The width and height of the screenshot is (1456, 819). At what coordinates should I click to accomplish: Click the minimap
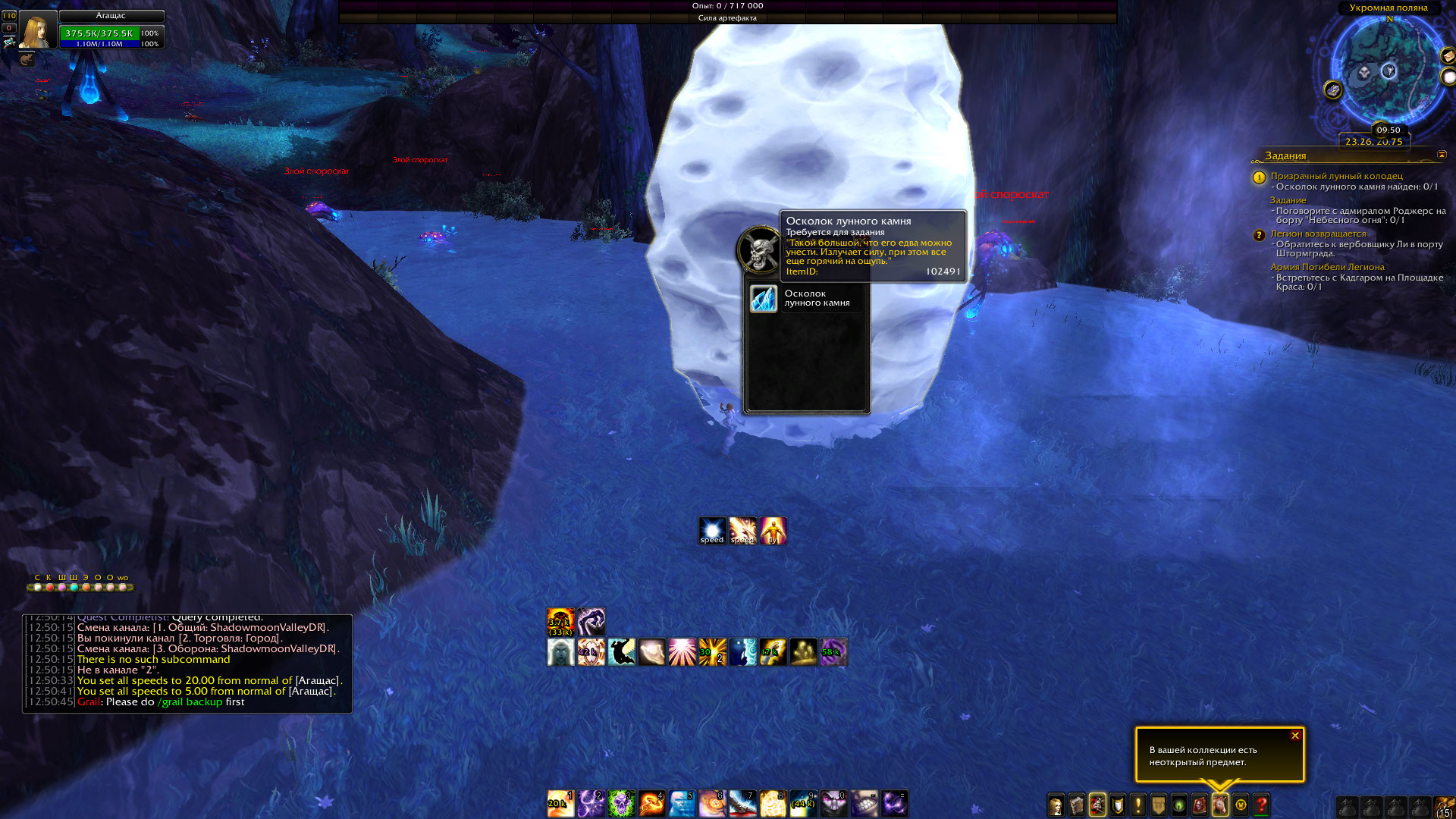(1388, 72)
